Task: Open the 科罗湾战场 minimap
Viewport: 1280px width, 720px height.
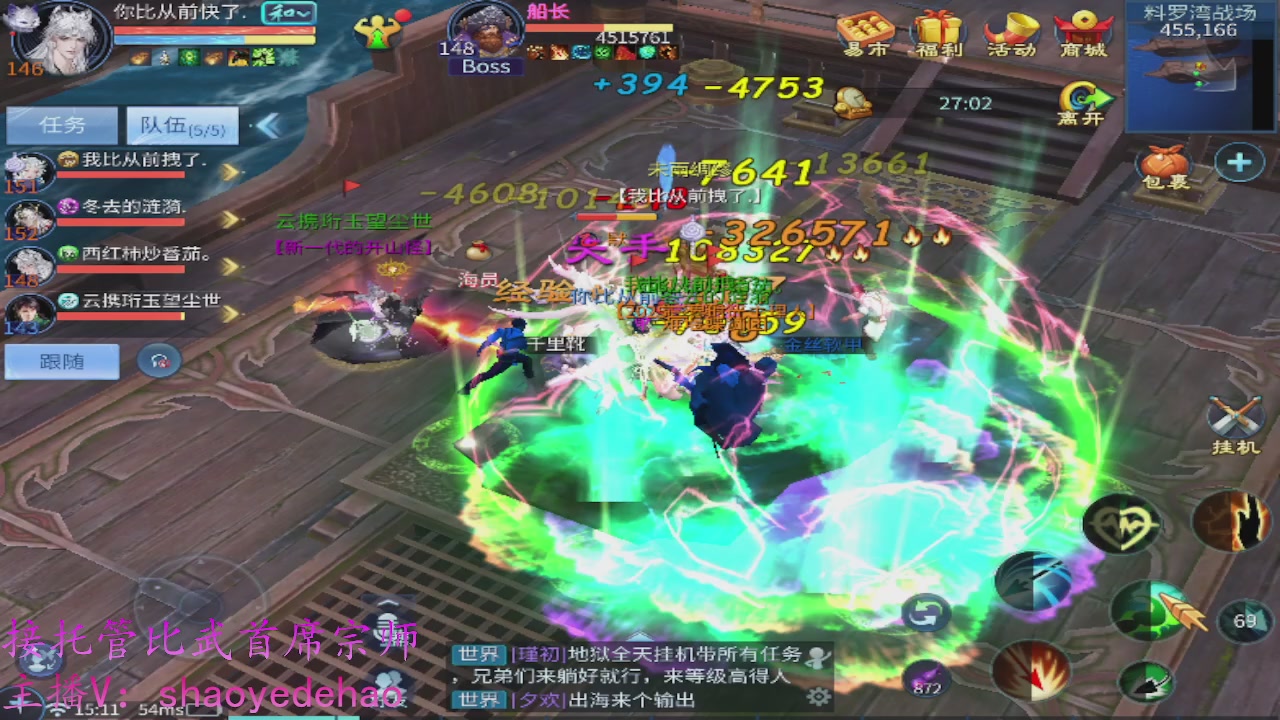Action: coord(1196,65)
